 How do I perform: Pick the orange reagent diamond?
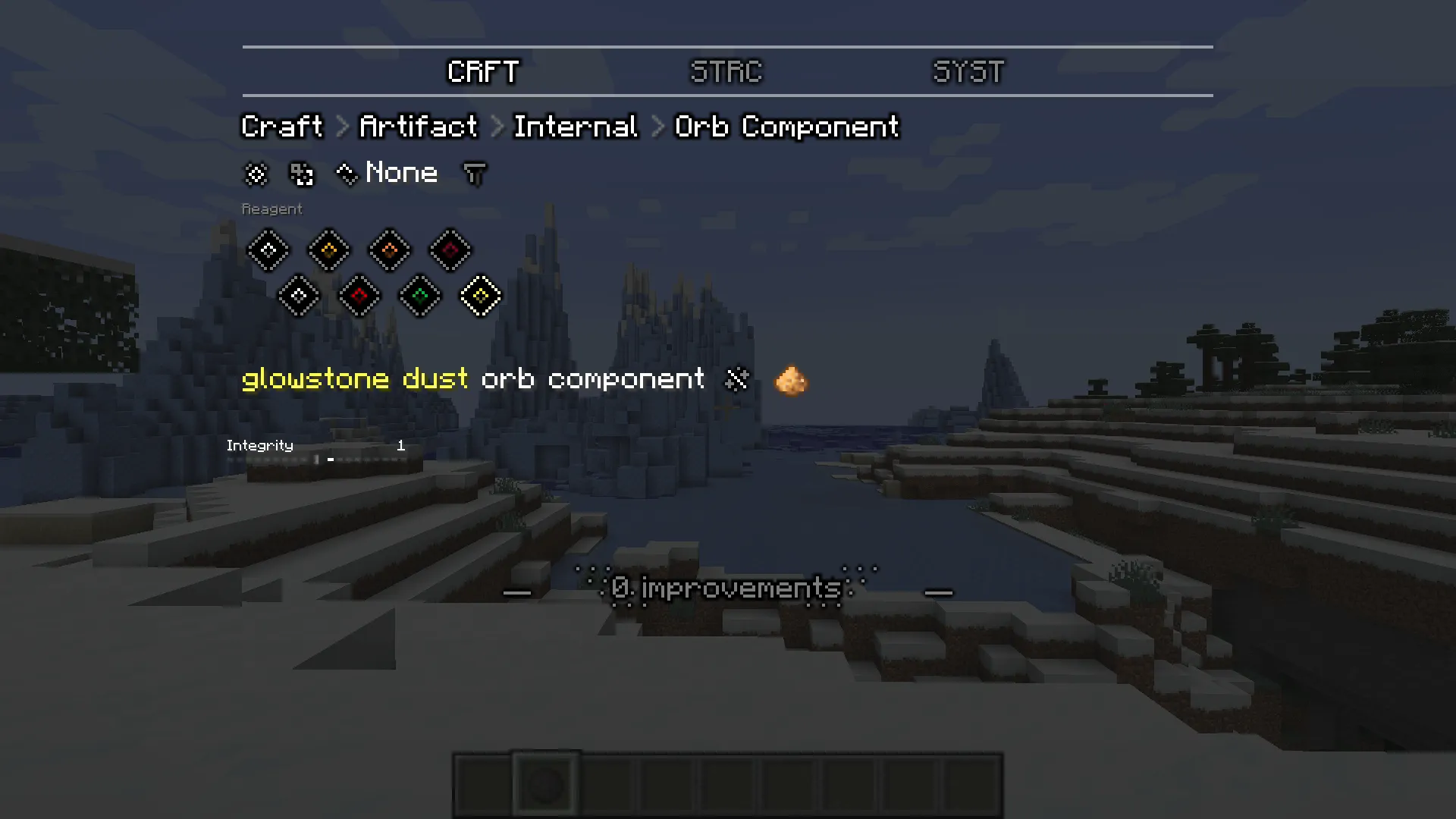[390, 250]
